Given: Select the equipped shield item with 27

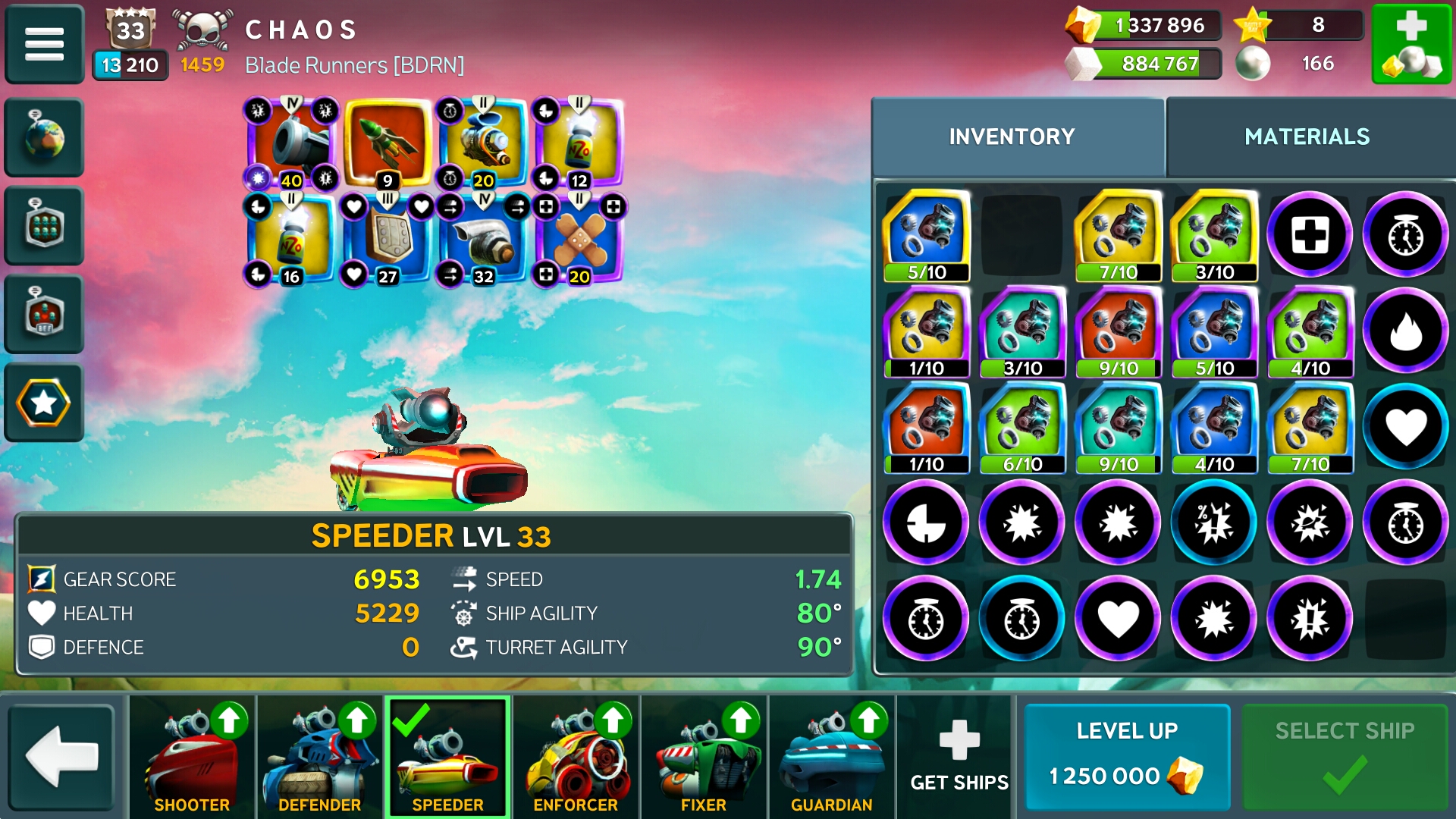Looking at the screenshot, I should (387, 240).
